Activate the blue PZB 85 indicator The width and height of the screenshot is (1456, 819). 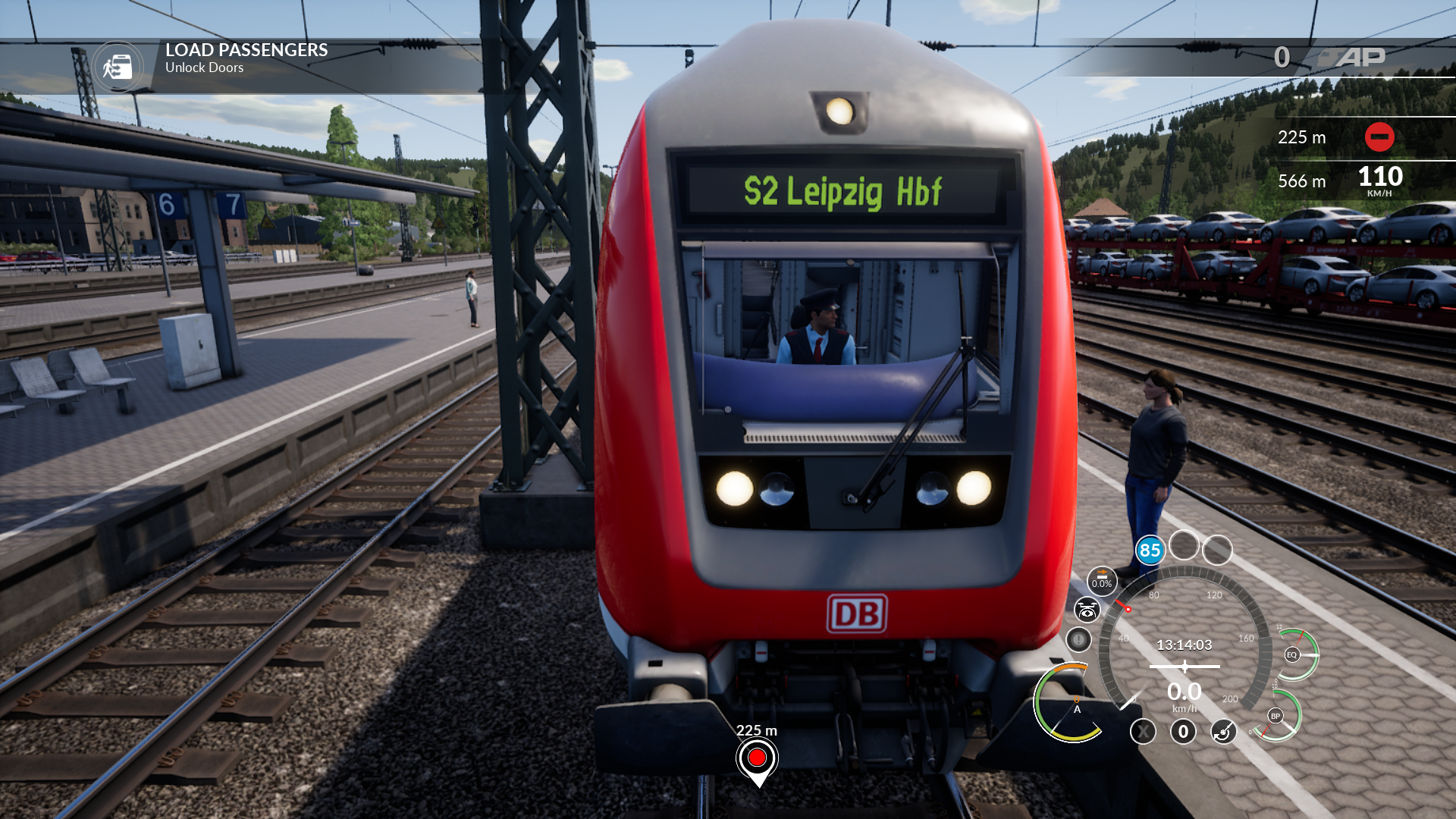click(x=1150, y=551)
